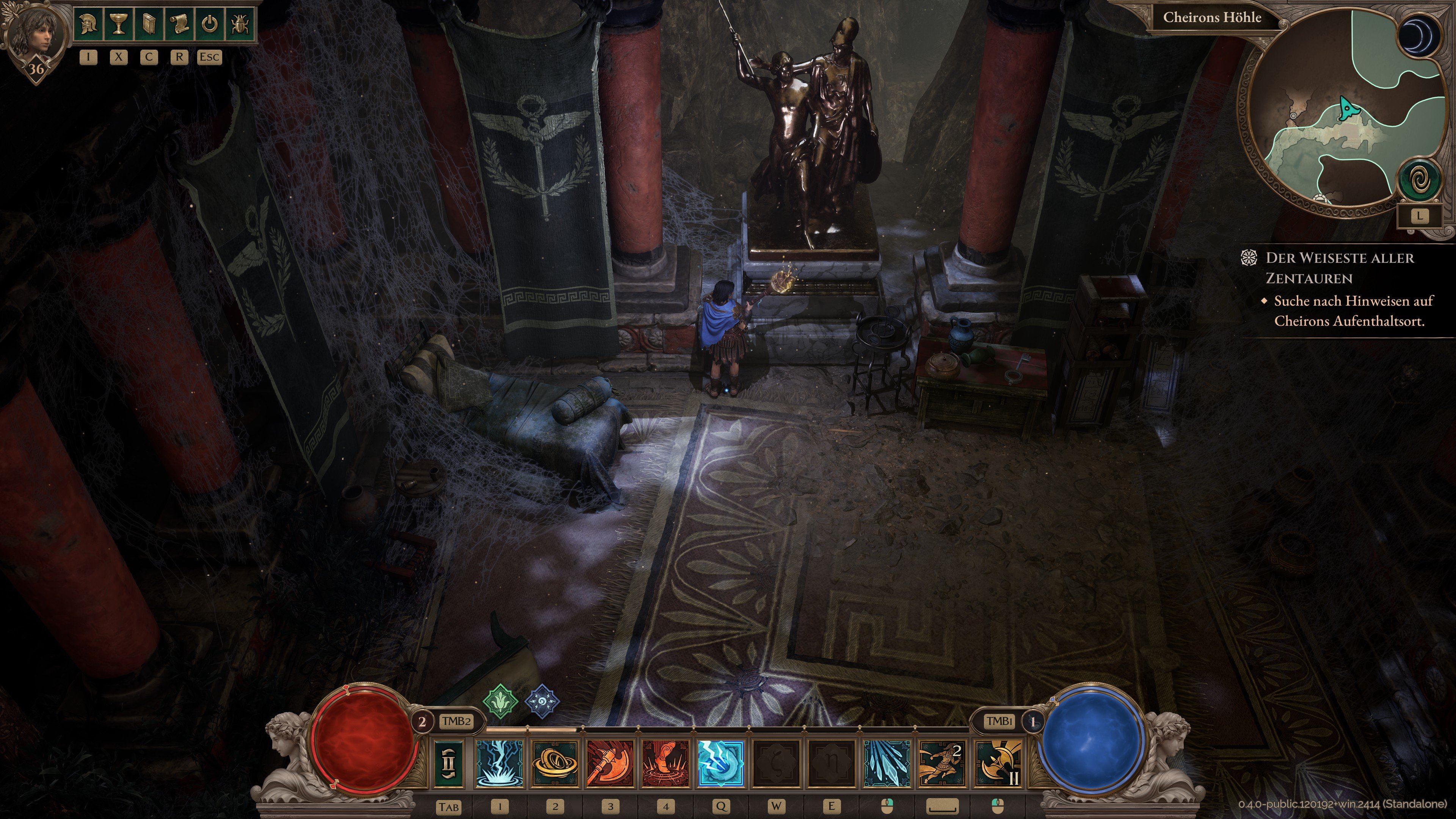Viewport: 1456px width, 819px height.
Task: Show the quest log scroll icon
Action: coord(179,24)
